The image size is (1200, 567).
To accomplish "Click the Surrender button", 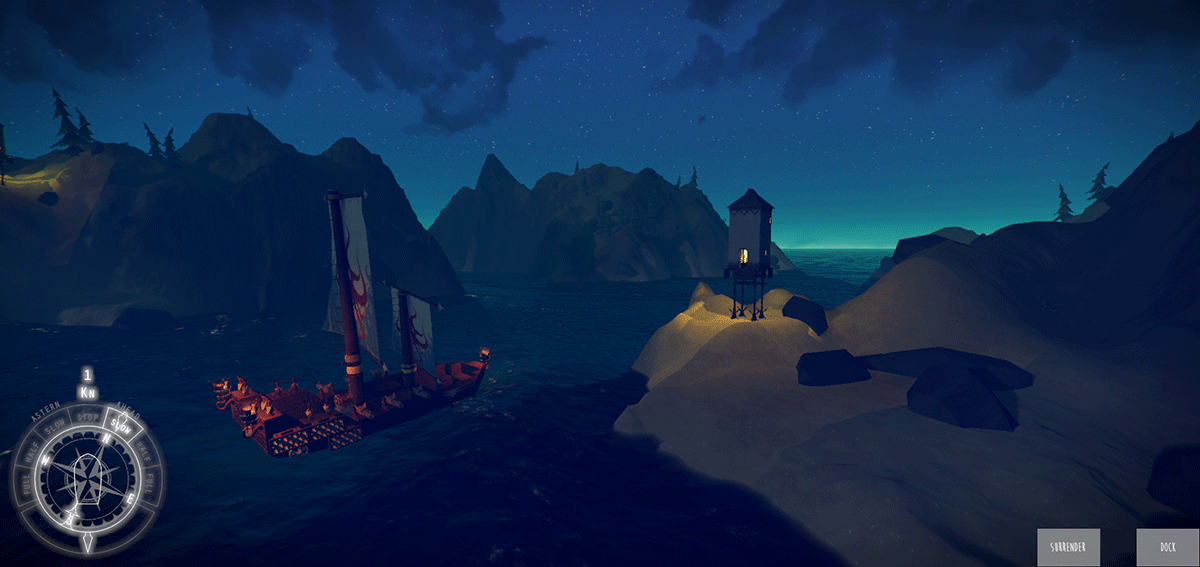I will [1068, 548].
